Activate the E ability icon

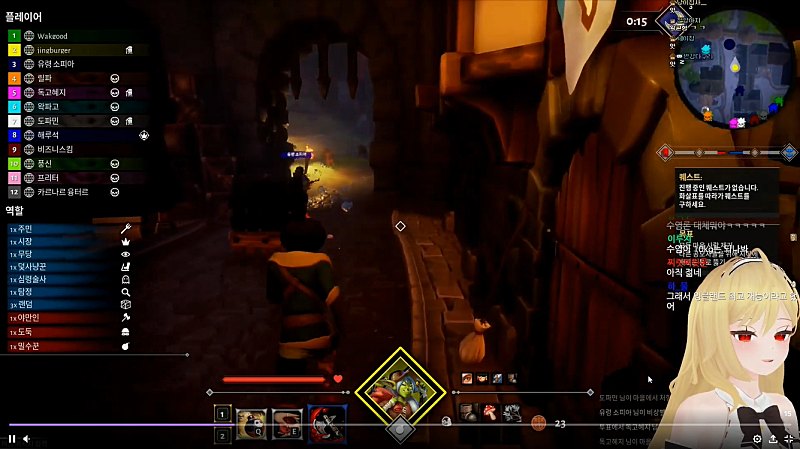(286, 421)
